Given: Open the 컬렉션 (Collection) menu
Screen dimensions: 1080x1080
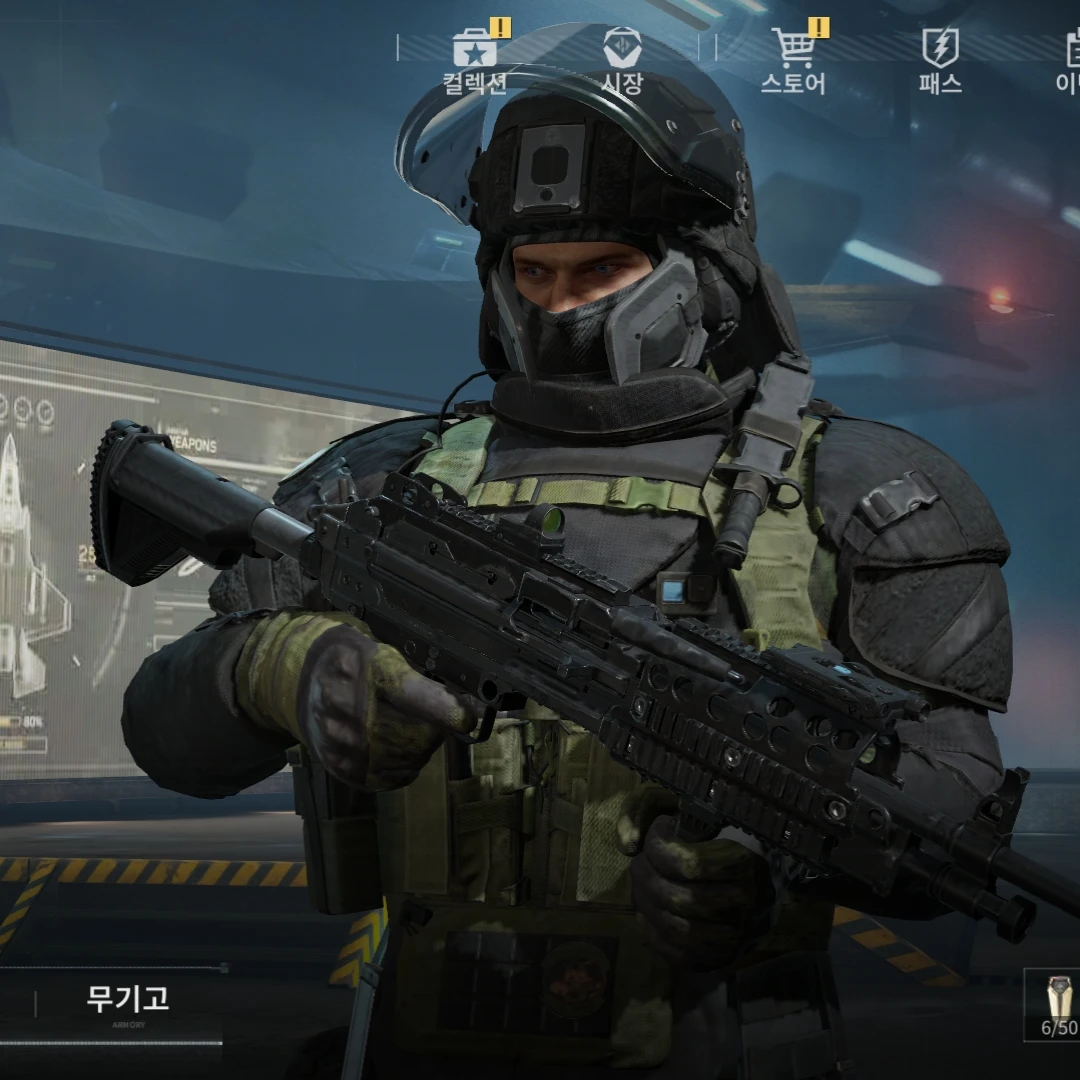Looking at the screenshot, I should click(475, 60).
